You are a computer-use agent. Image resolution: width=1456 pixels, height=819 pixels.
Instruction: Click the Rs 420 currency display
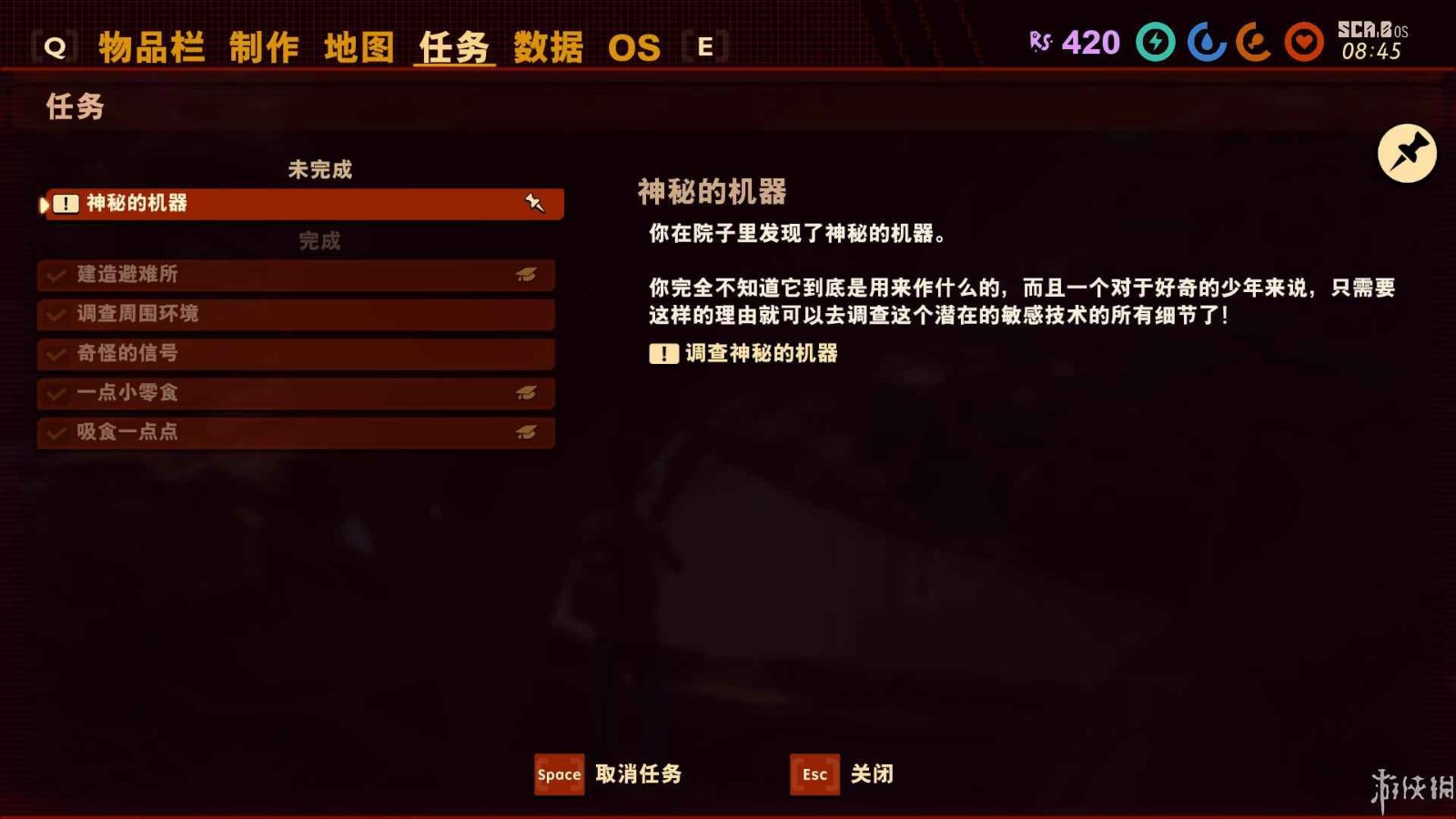[x=1074, y=42]
